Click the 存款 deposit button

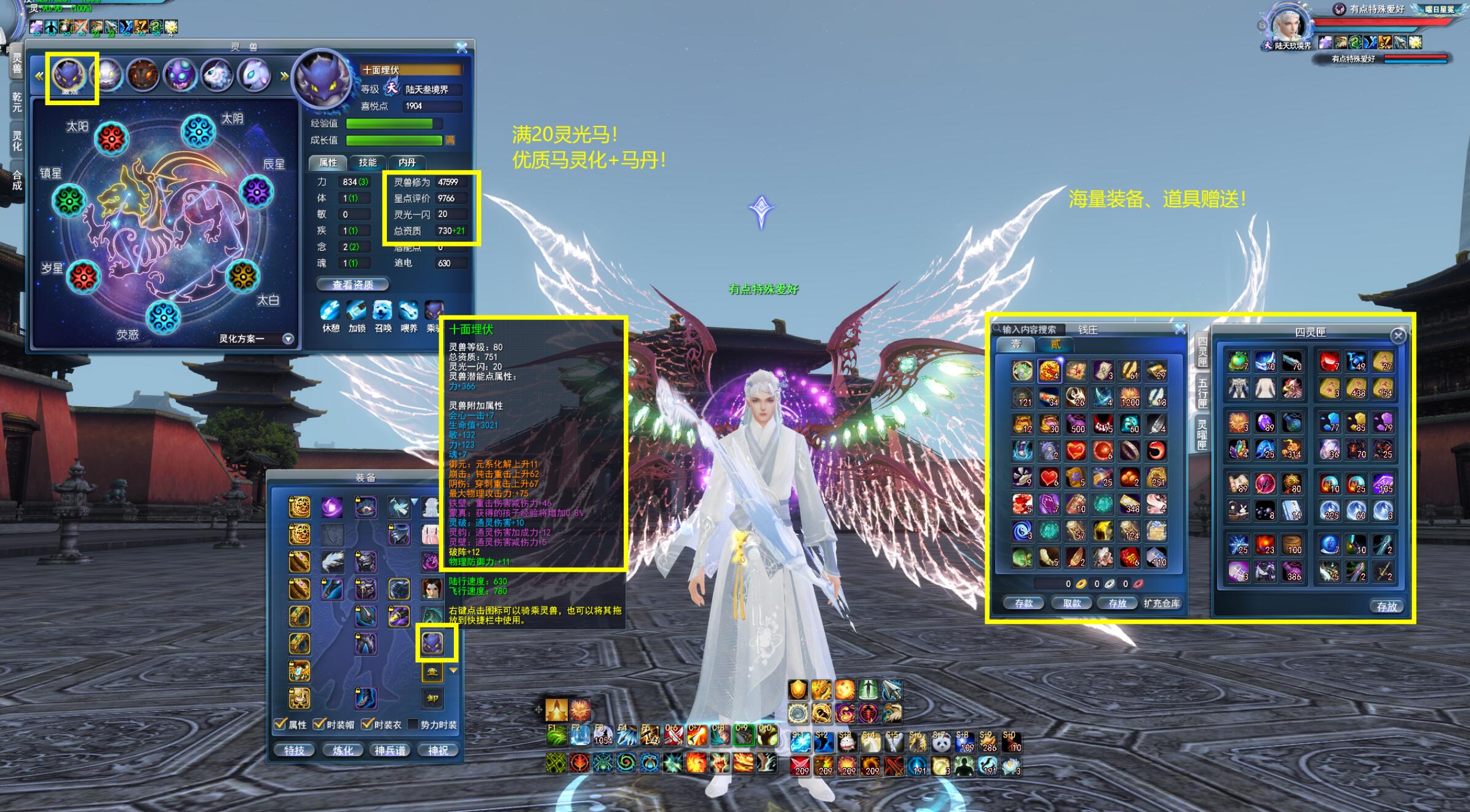(x=1024, y=603)
